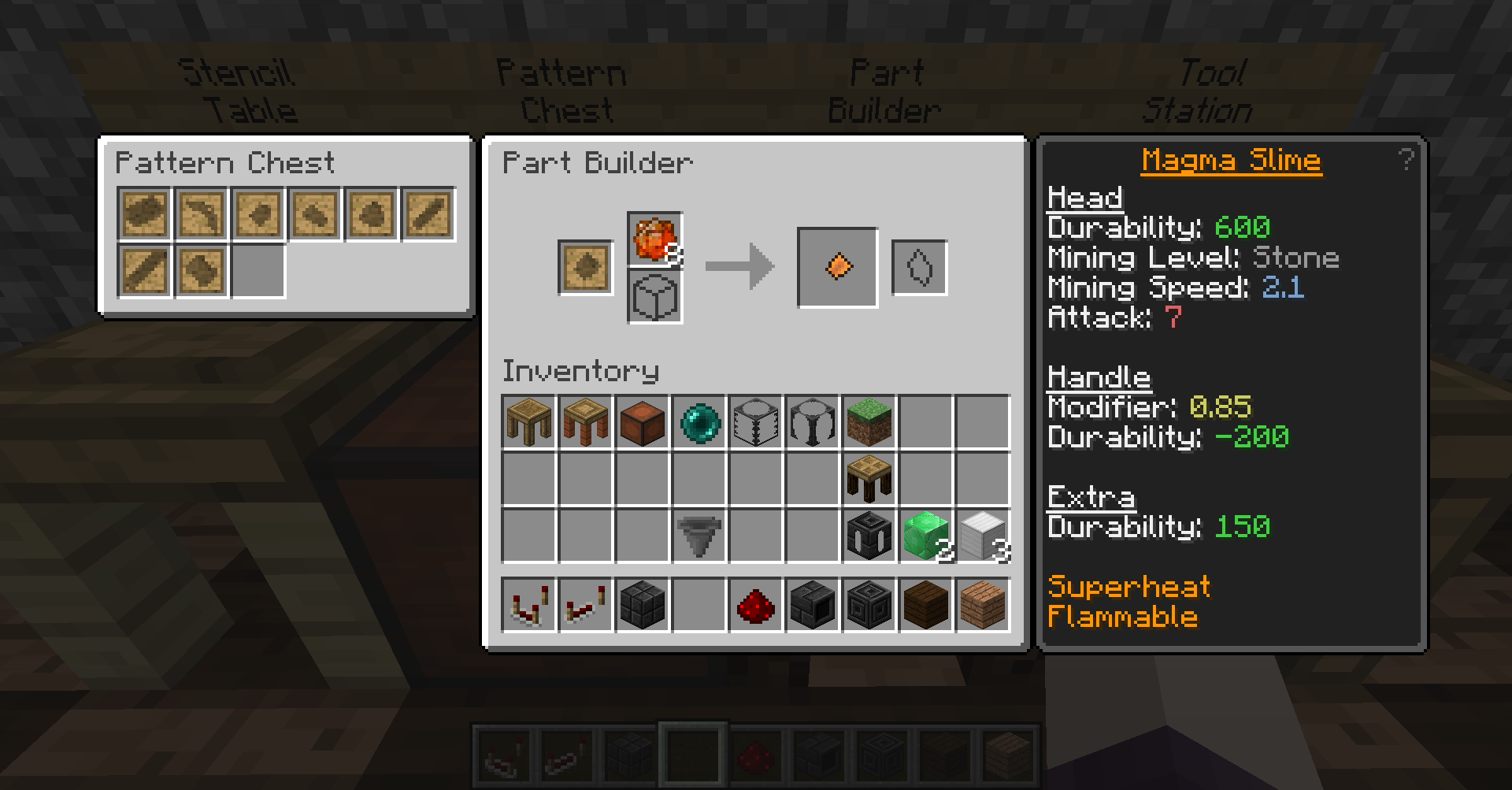Select the redstone dust in the hotbar
1512x790 pixels.
tap(756, 605)
